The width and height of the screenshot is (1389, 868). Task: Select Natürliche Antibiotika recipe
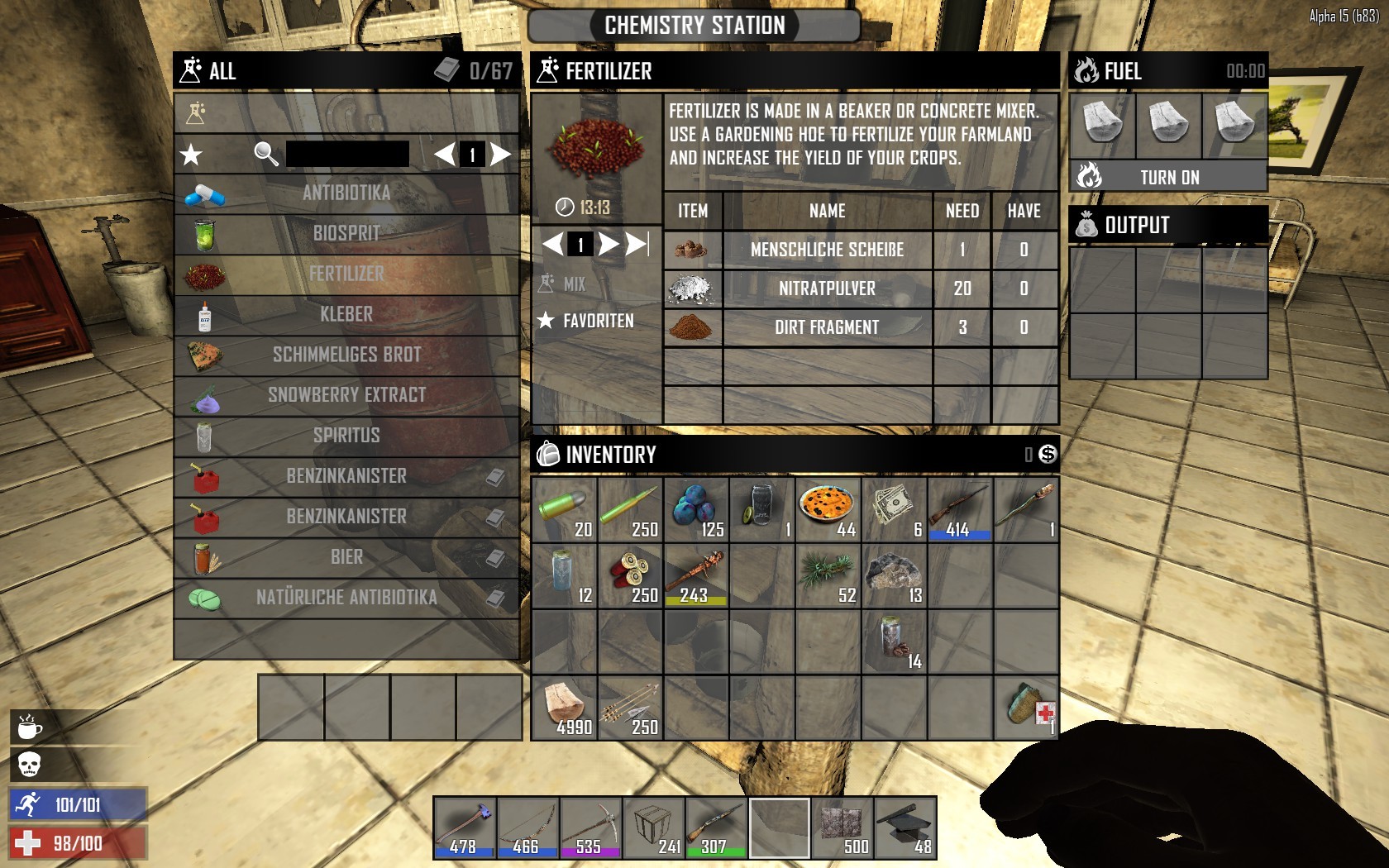click(x=346, y=598)
